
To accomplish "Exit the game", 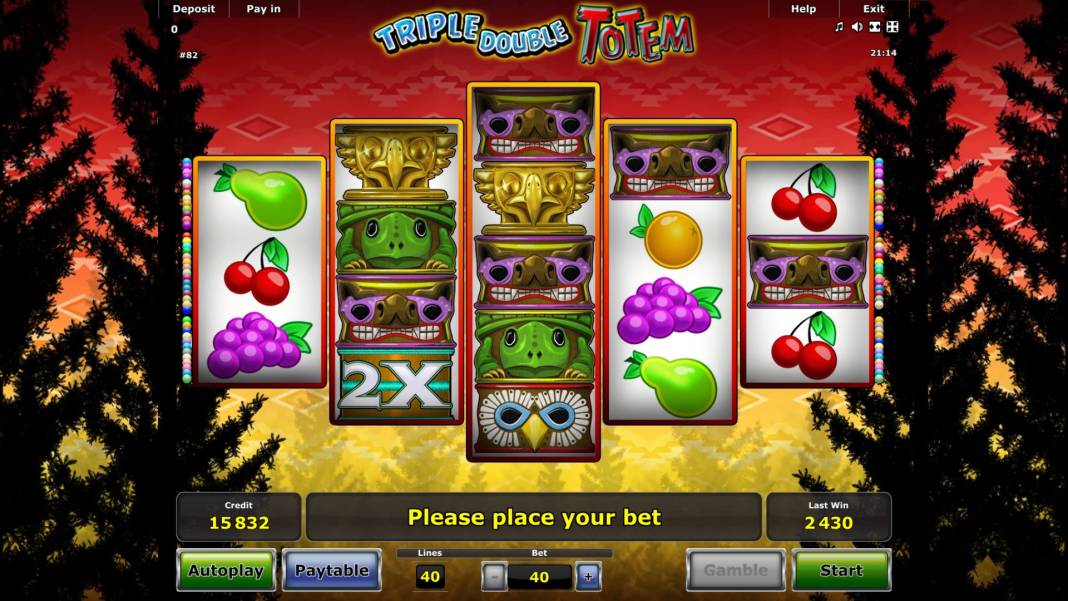I will pos(874,9).
